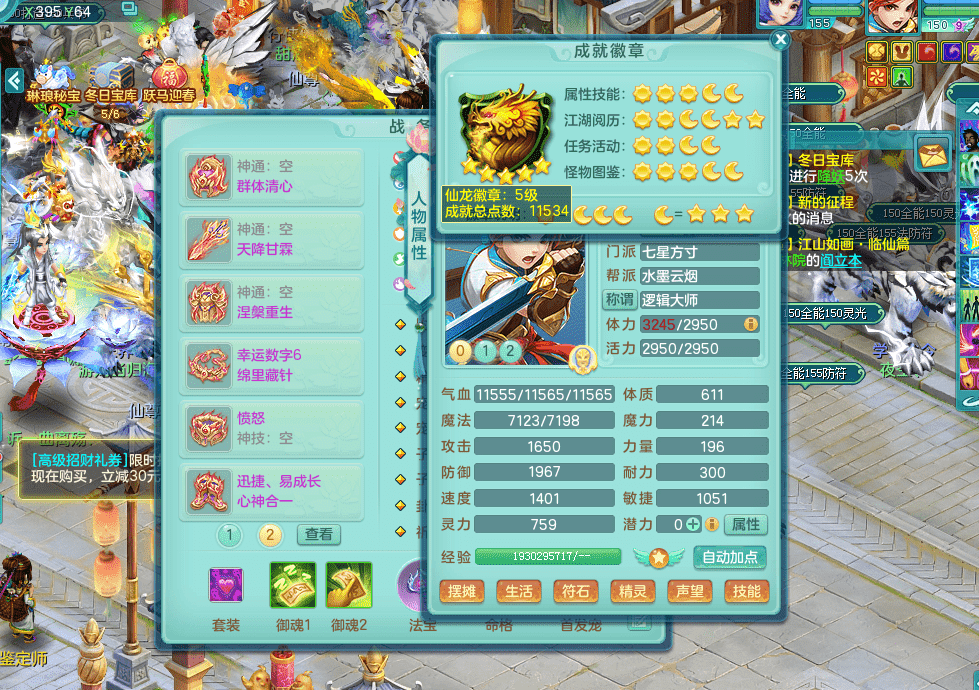Viewport: 979px width, 690px height.
Task: Open the 精灵 spirit button
Action: (x=633, y=591)
